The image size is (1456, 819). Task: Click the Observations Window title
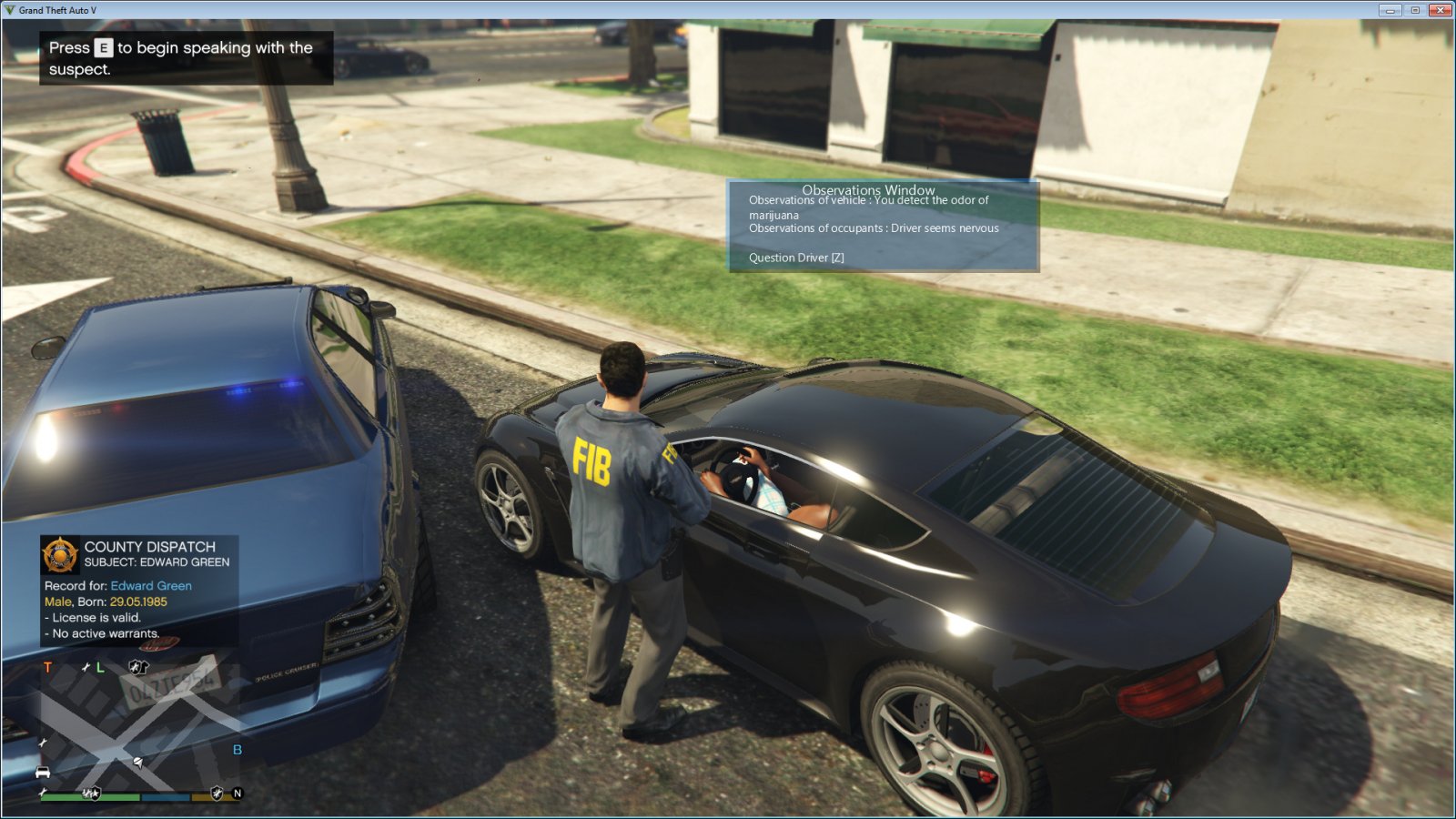(871, 190)
